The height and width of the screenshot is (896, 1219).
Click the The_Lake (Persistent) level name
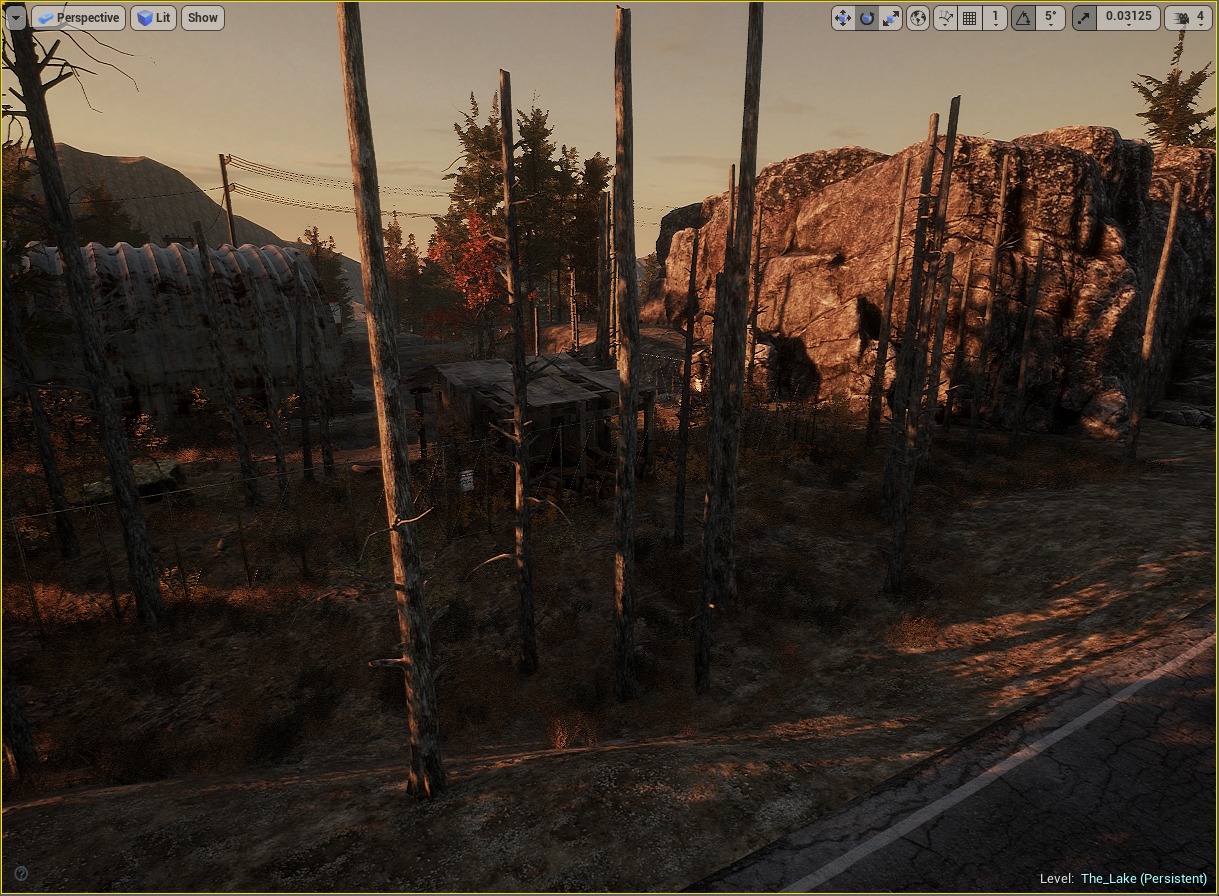click(x=1143, y=879)
